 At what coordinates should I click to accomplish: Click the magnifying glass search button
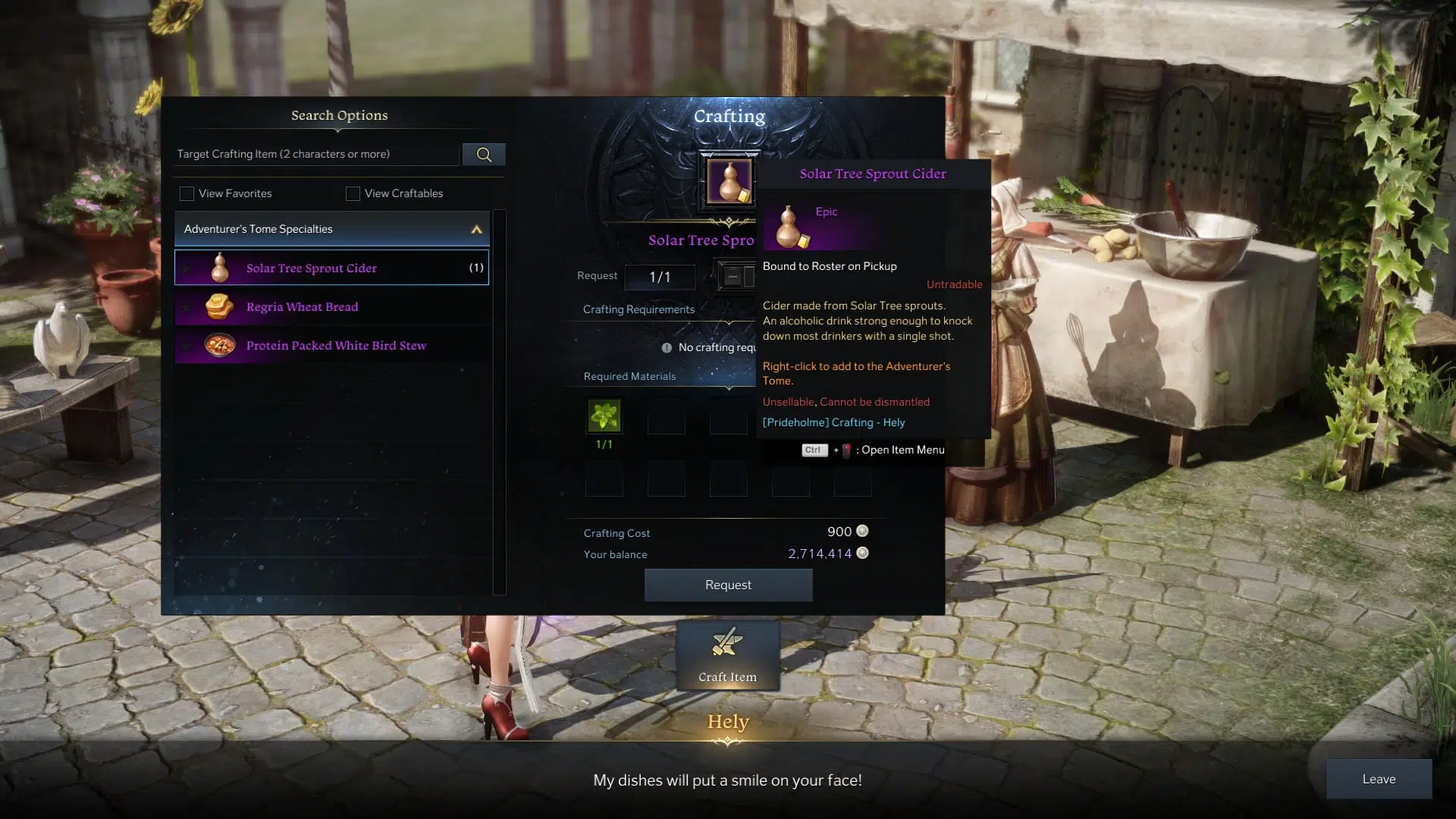pos(484,155)
